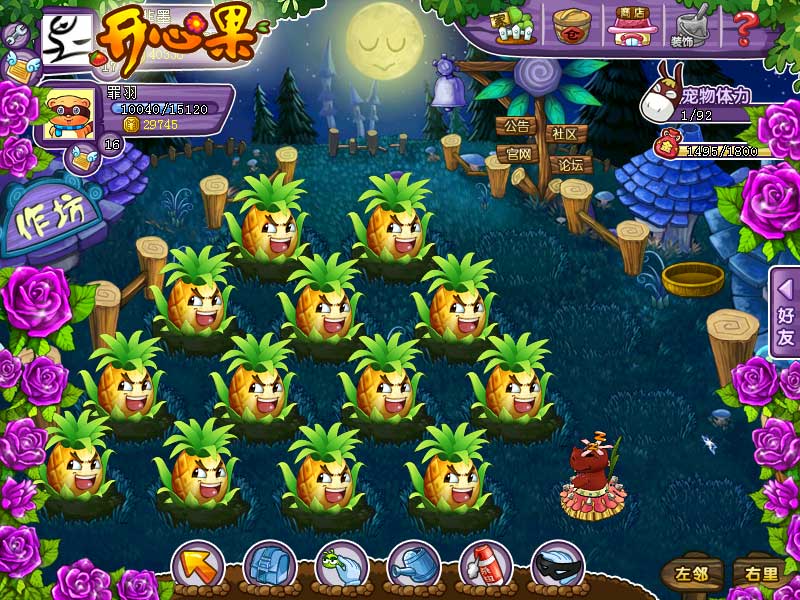The height and width of the screenshot is (600, 800).
Task: Open the 公告 announcements signpost
Action: coord(517,127)
